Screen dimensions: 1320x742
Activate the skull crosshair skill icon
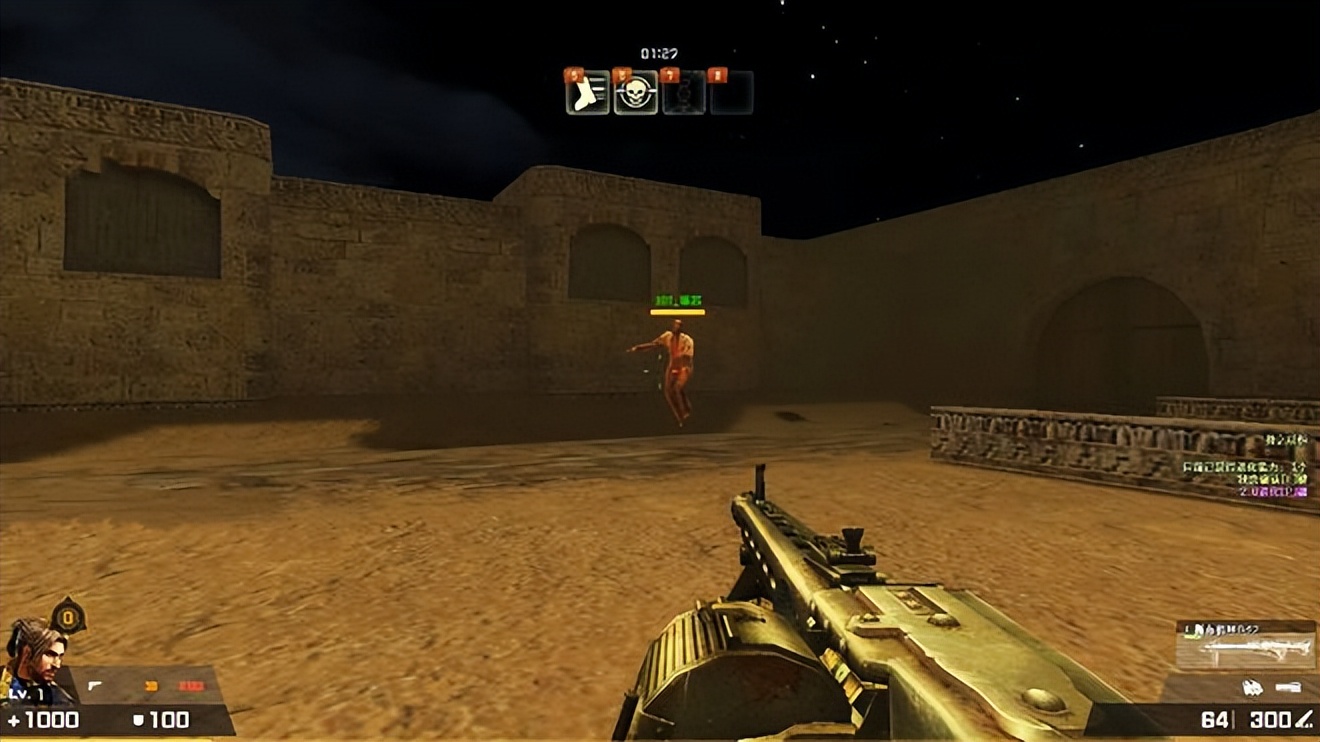pos(635,94)
